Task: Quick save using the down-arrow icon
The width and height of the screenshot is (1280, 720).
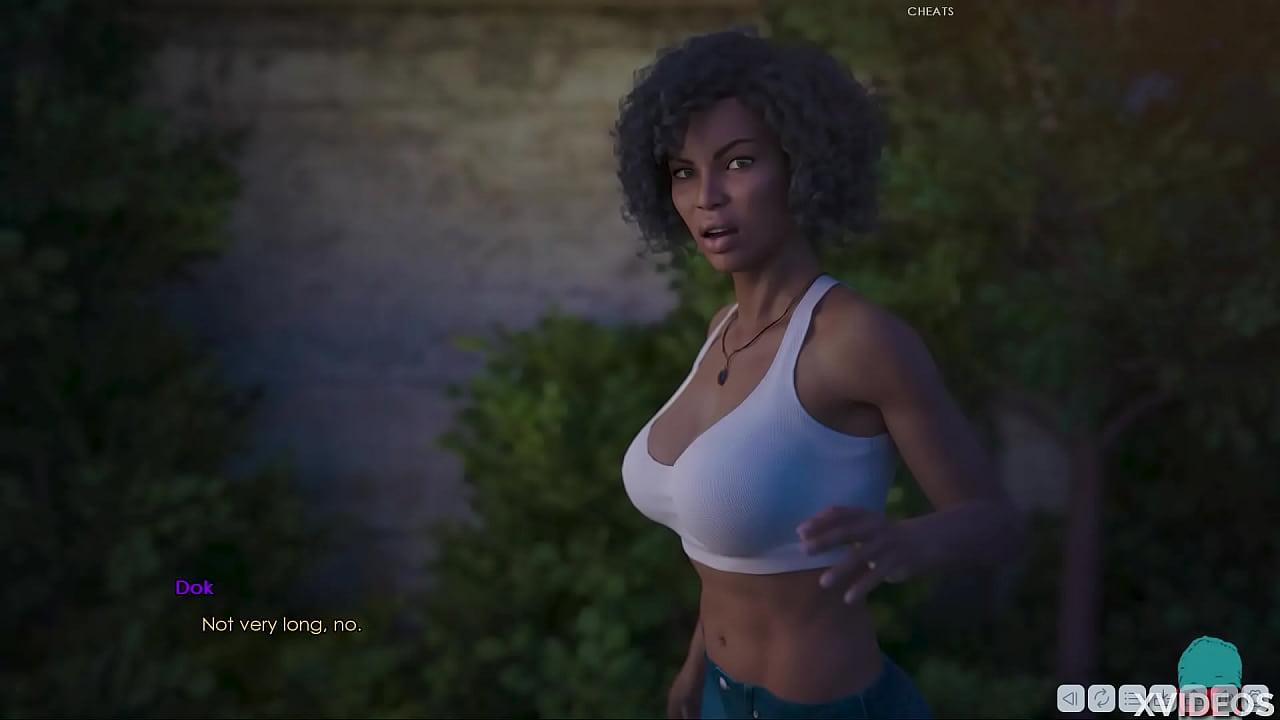Action: coord(1163,699)
